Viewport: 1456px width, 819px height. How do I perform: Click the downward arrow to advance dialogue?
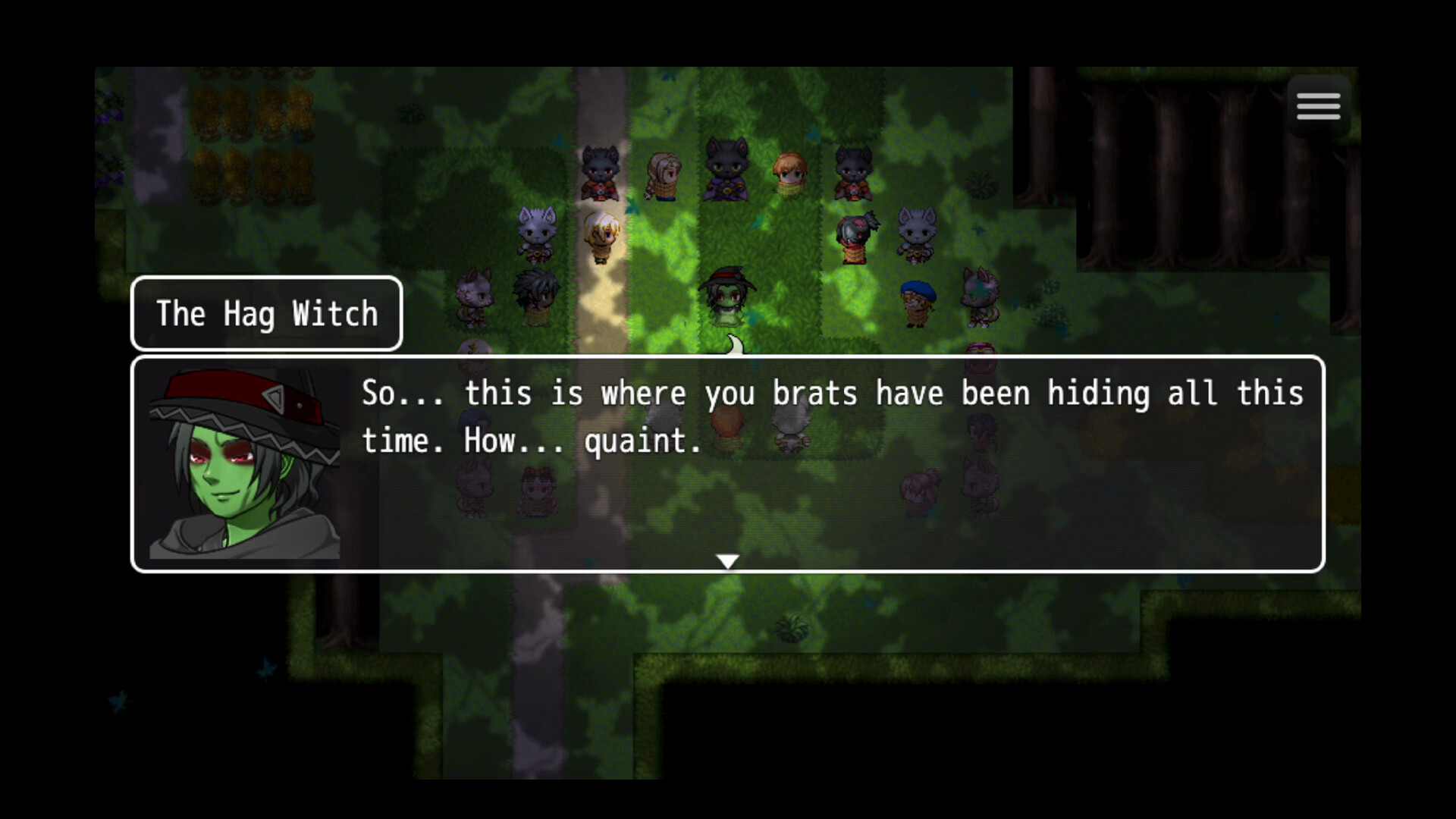[726, 561]
